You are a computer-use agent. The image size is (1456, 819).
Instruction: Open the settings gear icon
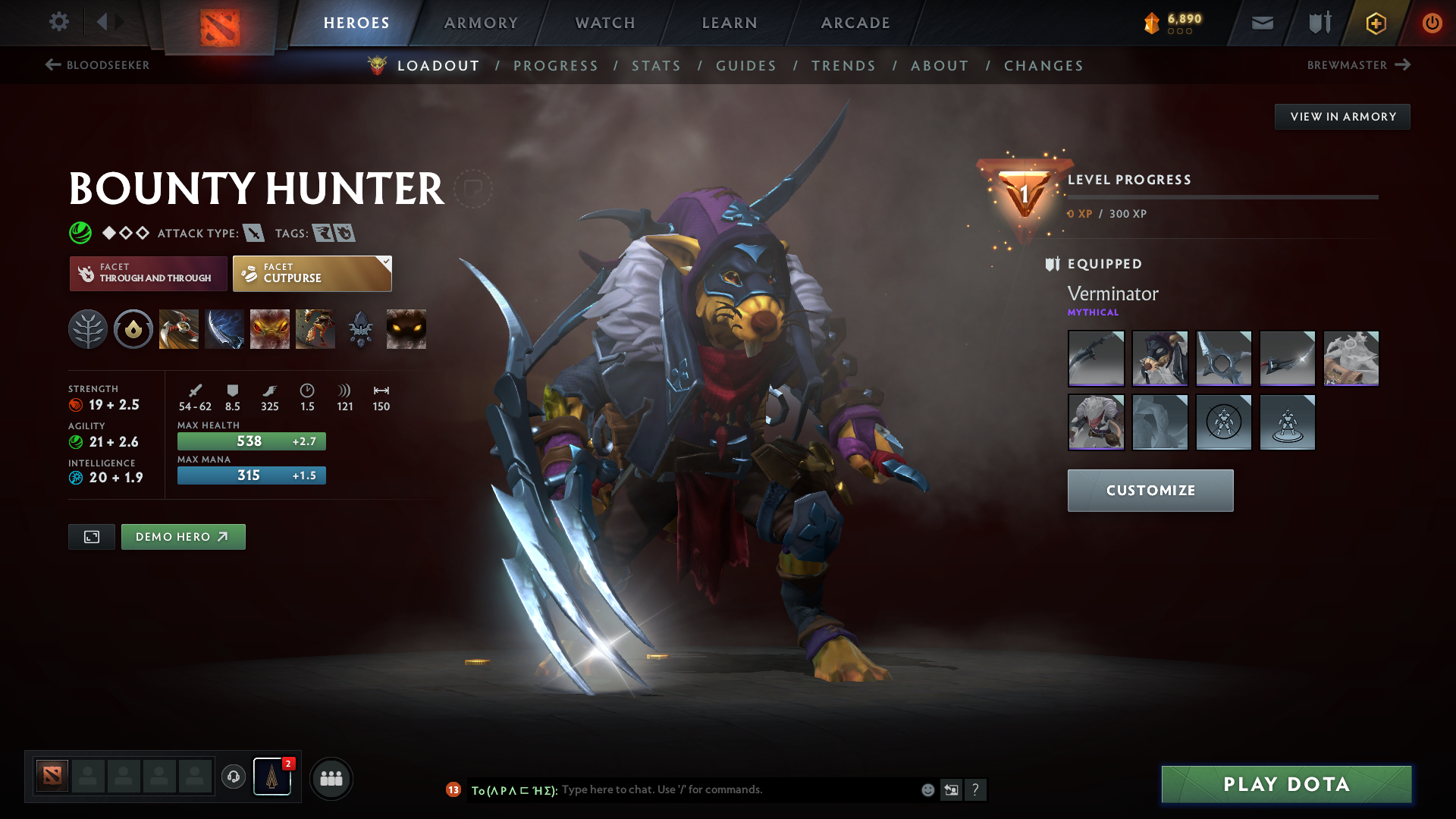59,22
